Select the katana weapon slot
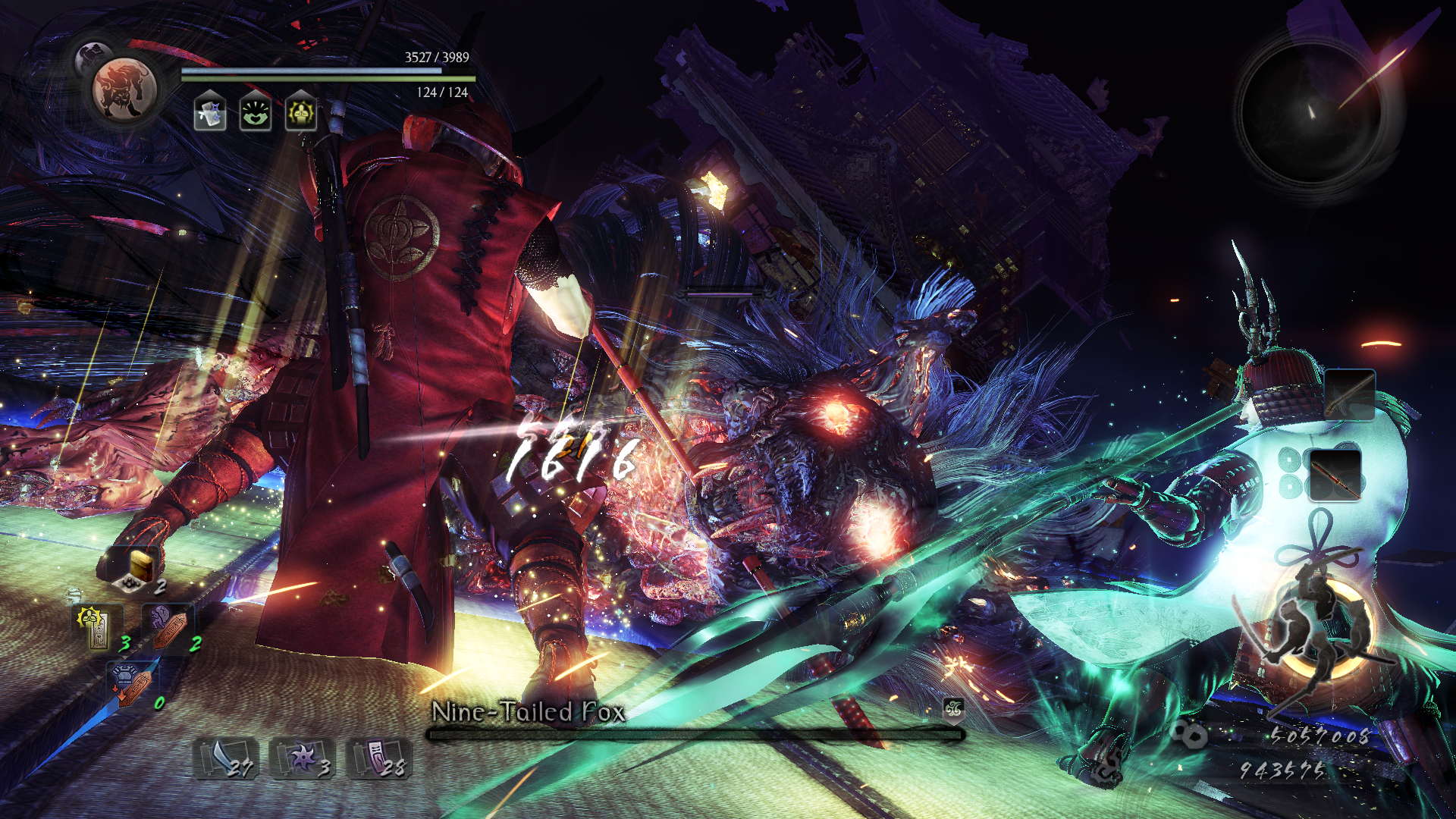 (x=1349, y=394)
